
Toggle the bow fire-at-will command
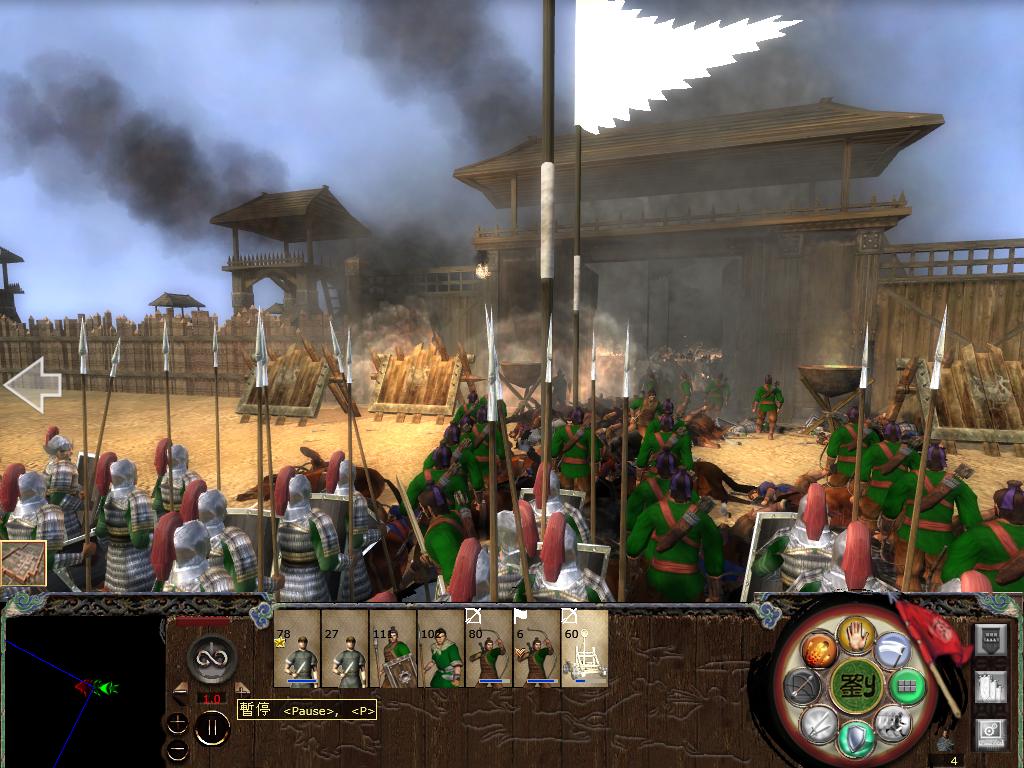coord(803,686)
